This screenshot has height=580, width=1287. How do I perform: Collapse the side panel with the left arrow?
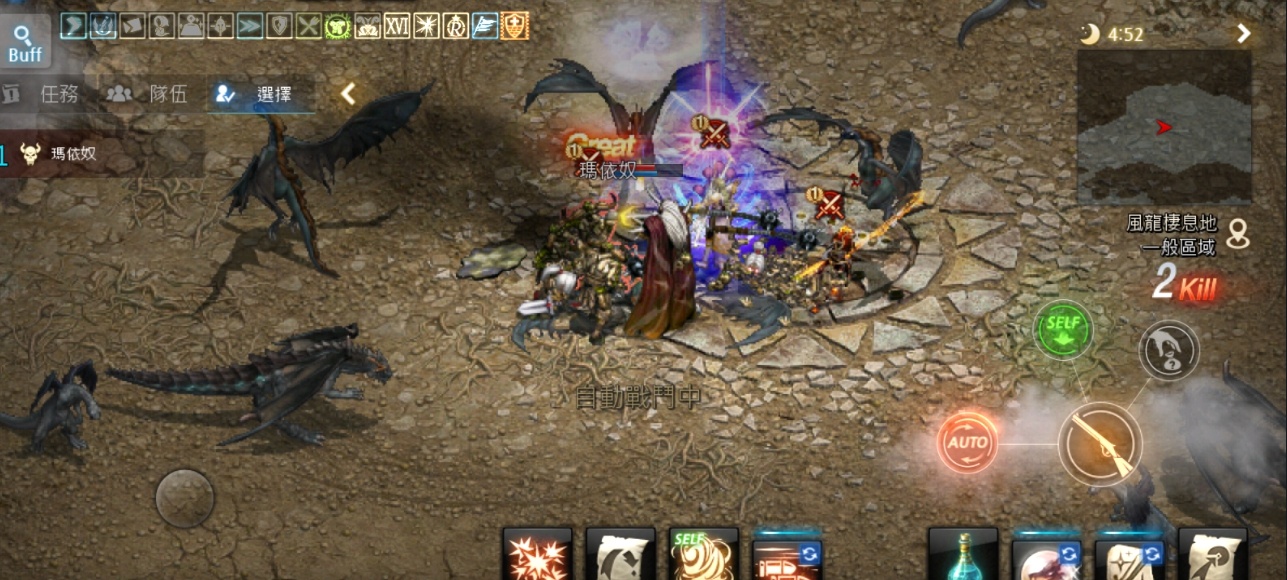pos(347,94)
